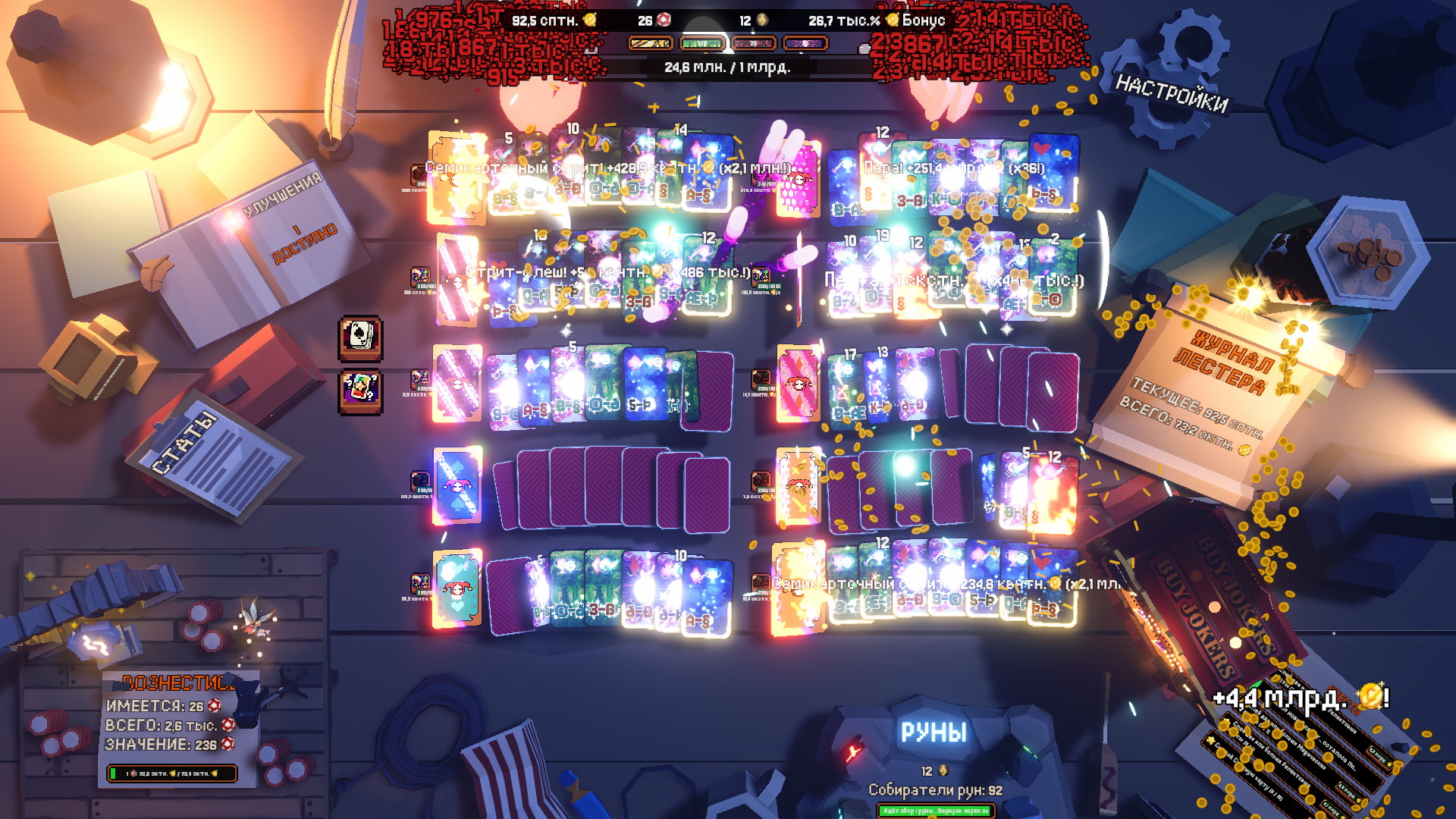The height and width of the screenshot is (819, 1456).
Task: Click the red booster bar
Action: (x=754, y=43)
